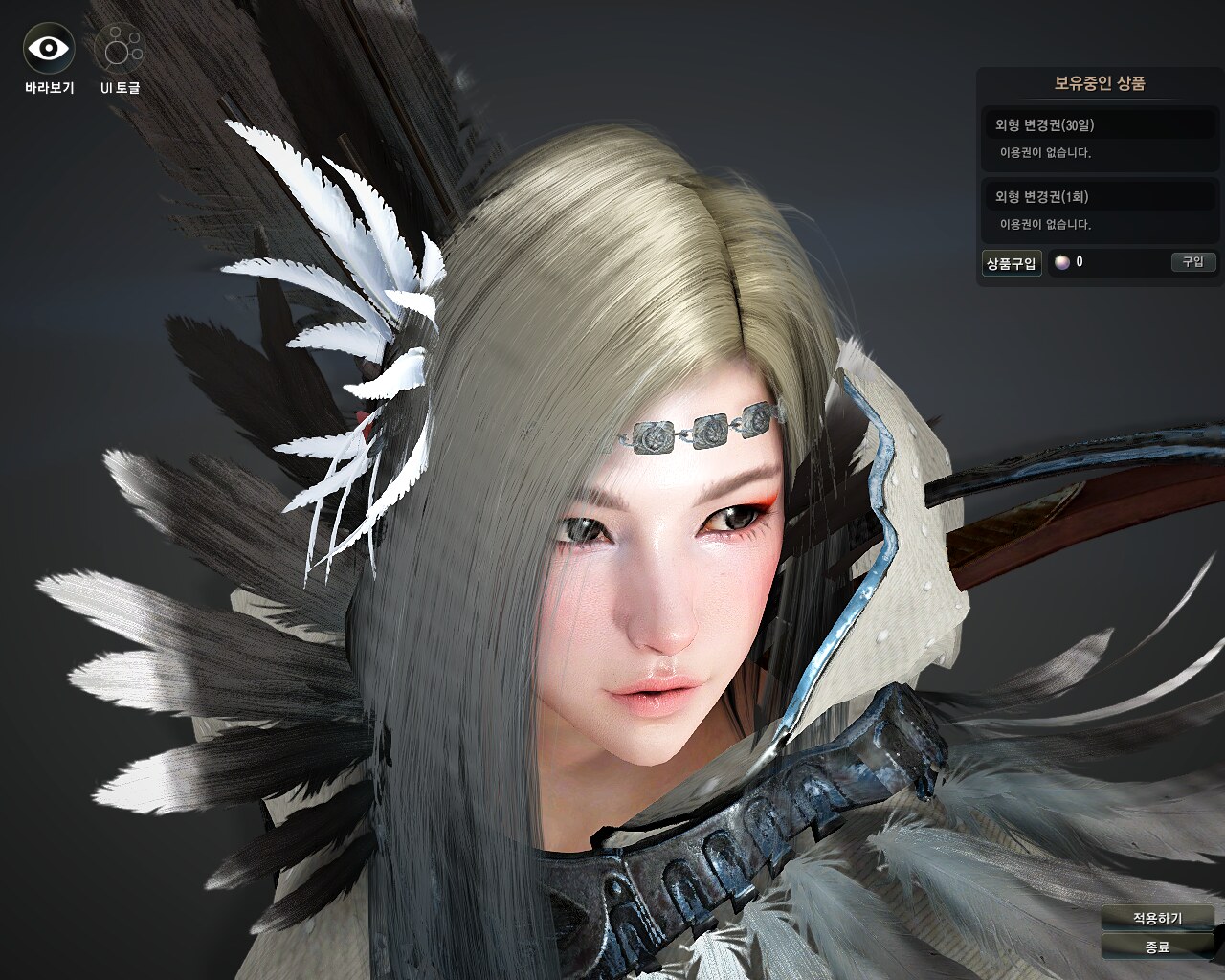Open the 상품구입 shop button
This screenshot has width=1225, height=980.
(x=1012, y=263)
